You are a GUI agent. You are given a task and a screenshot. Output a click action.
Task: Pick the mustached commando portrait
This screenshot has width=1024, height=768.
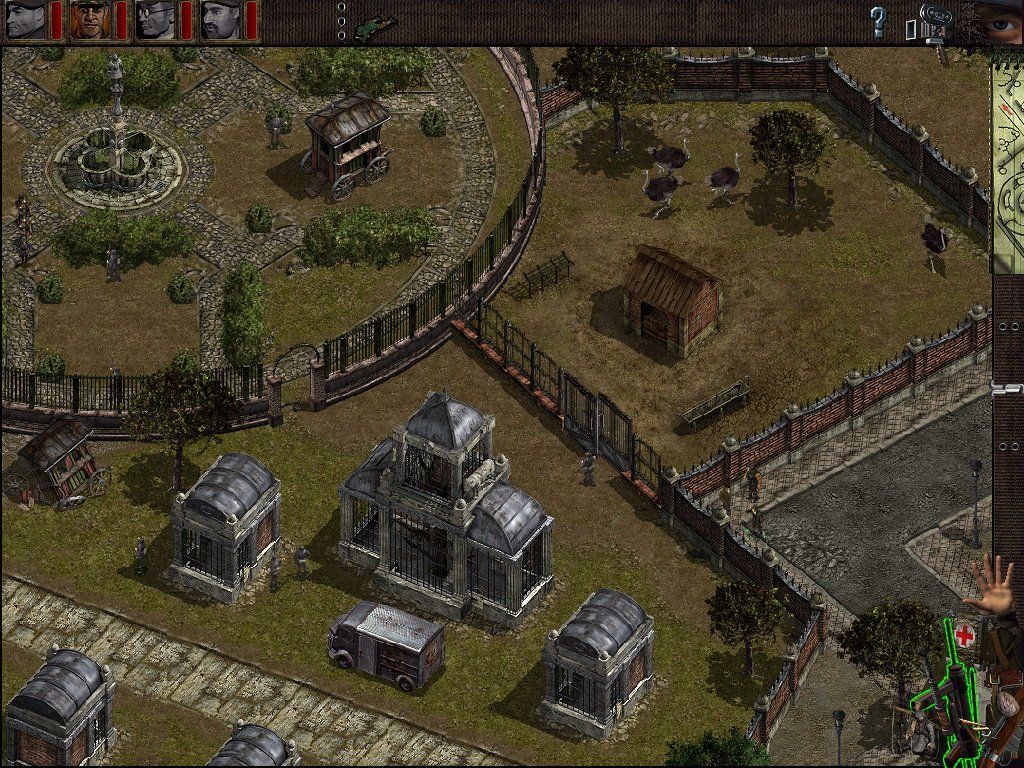point(221,20)
